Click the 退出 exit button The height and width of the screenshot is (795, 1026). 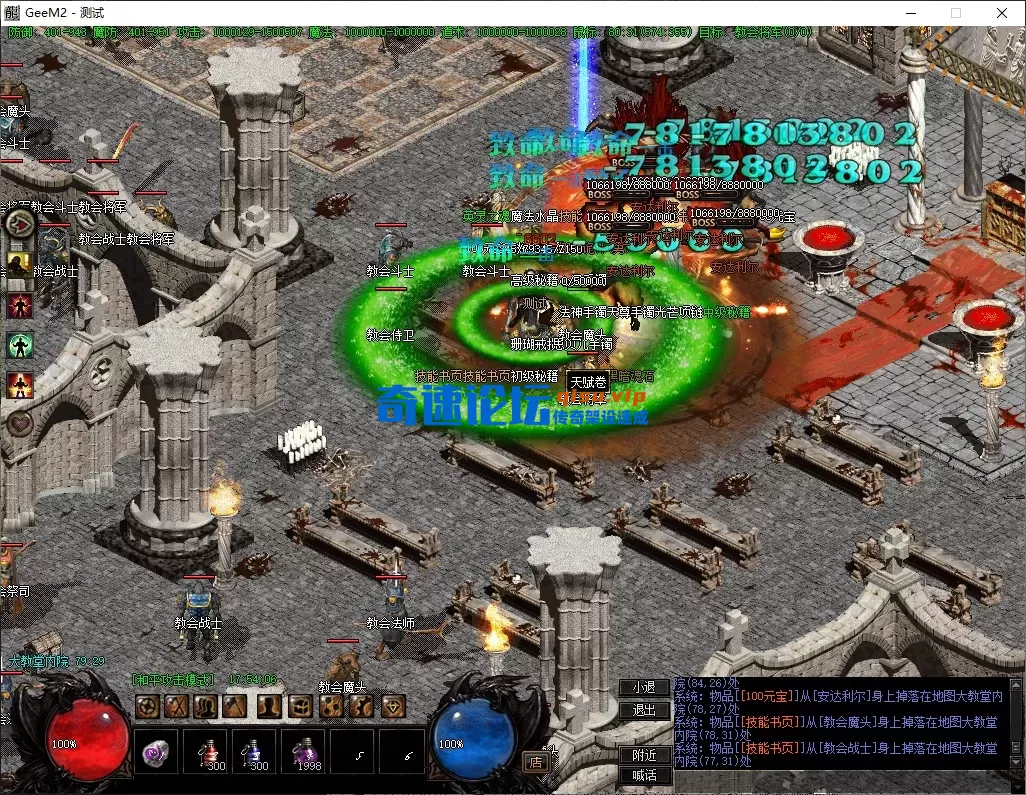pyautogui.click(x=644, y=710)
